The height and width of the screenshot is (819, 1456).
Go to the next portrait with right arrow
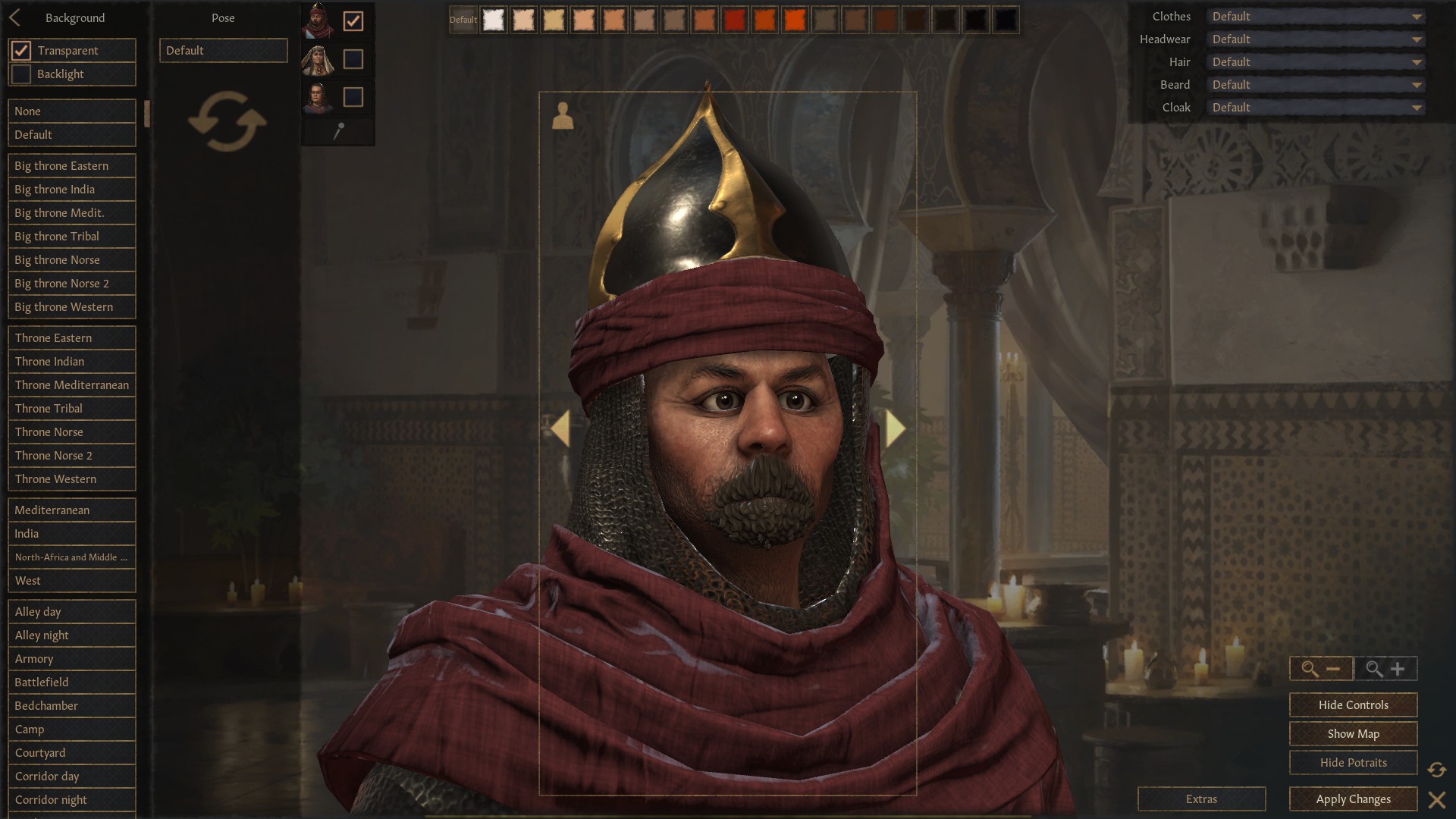coord(895,428)
